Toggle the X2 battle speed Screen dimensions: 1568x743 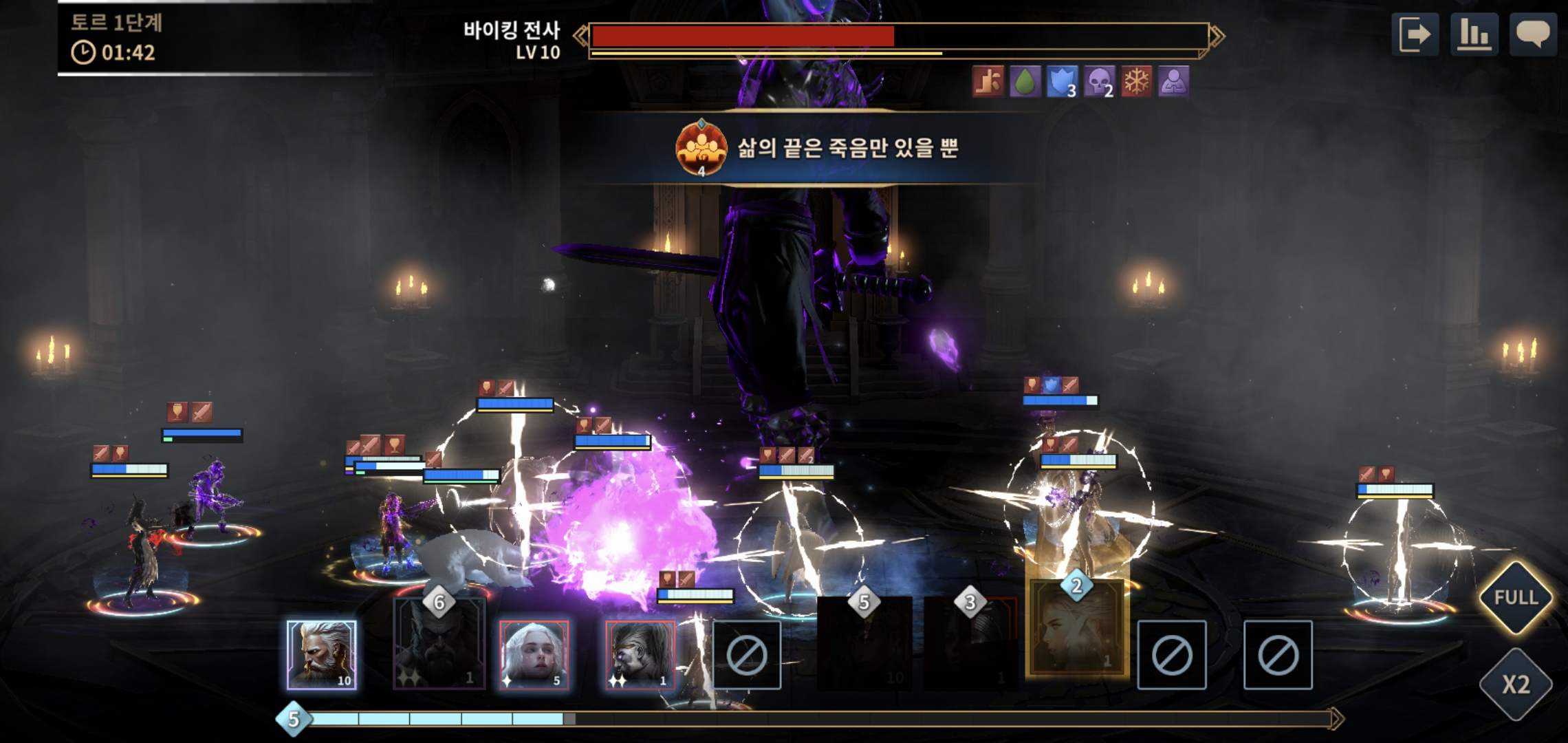click(x=1515, y=685)
